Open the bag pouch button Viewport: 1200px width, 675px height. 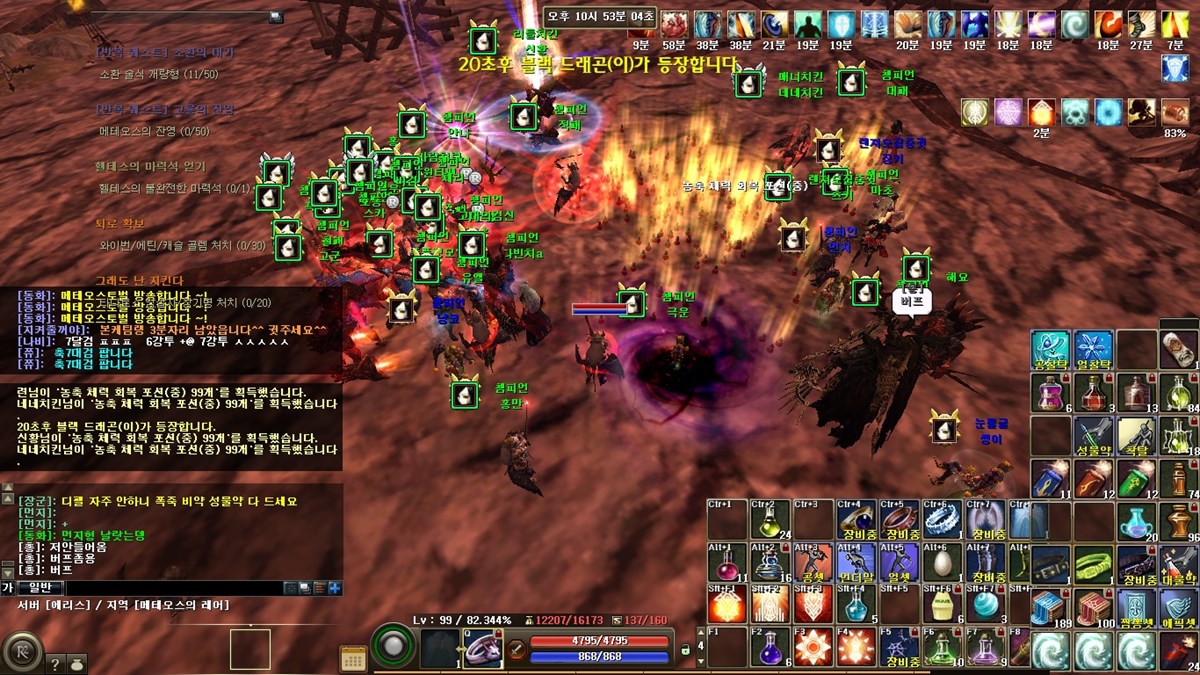tap(79, 662)
